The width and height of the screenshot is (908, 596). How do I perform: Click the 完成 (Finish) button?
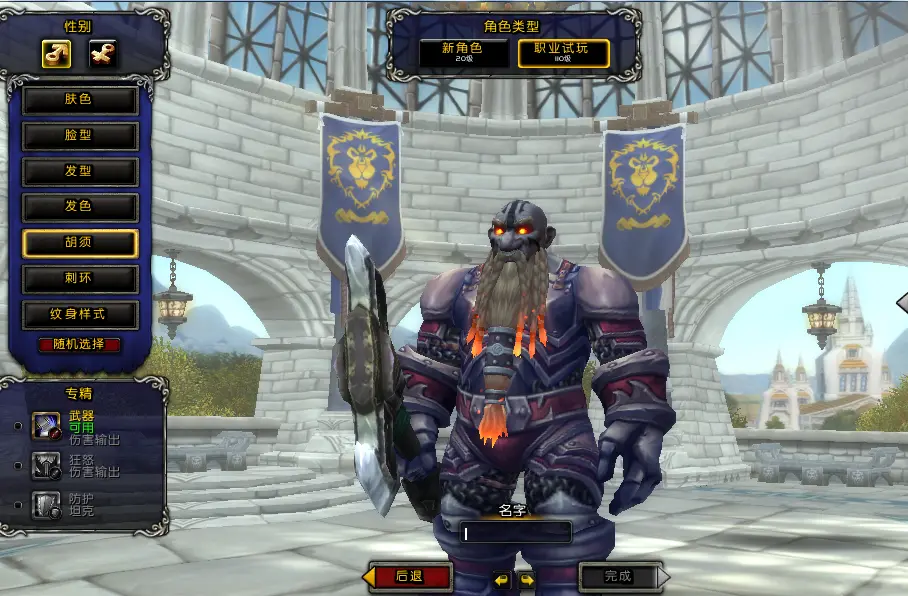tap(620, 577)
